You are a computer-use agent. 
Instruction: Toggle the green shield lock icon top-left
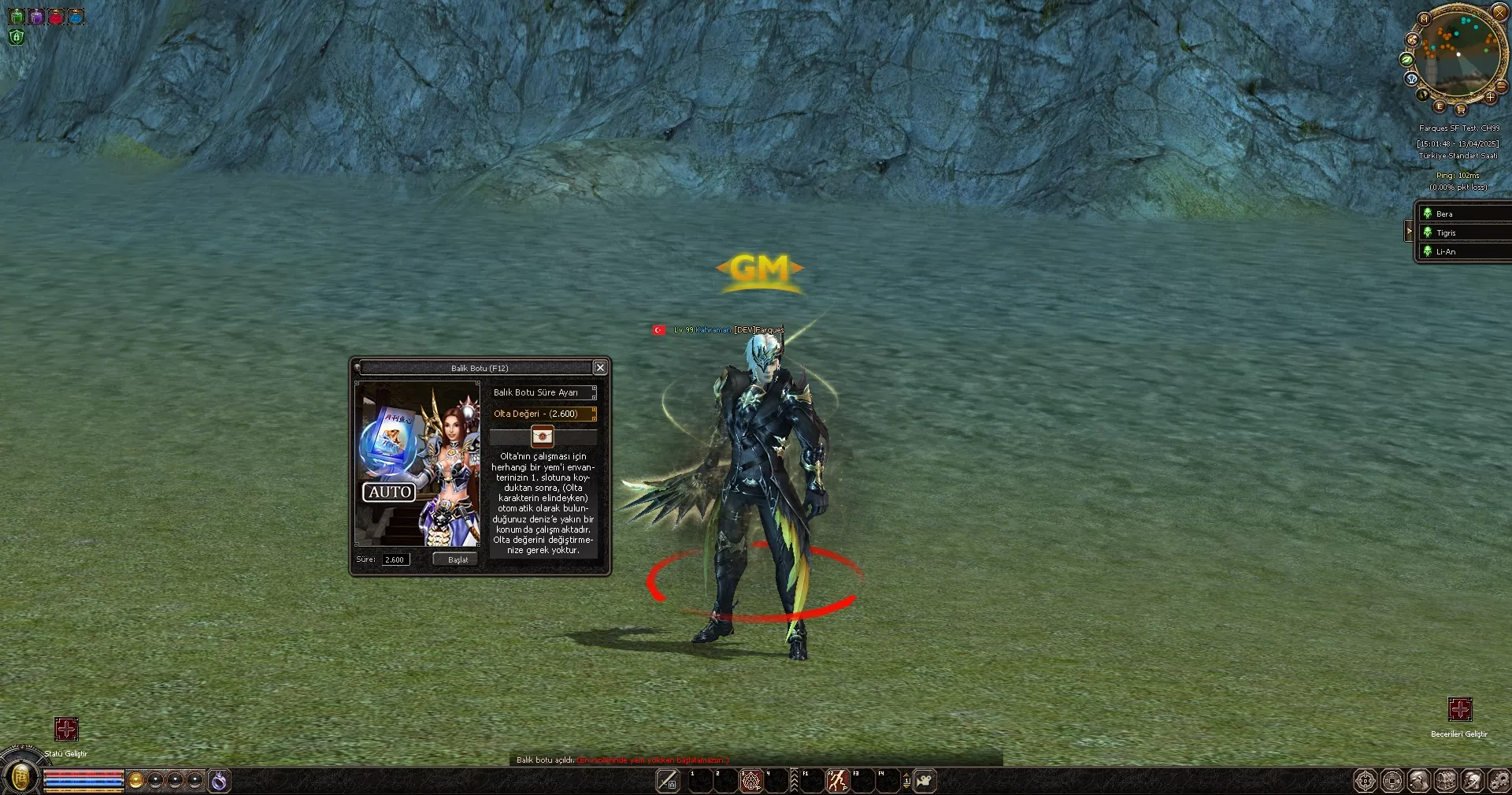point(16,36)
